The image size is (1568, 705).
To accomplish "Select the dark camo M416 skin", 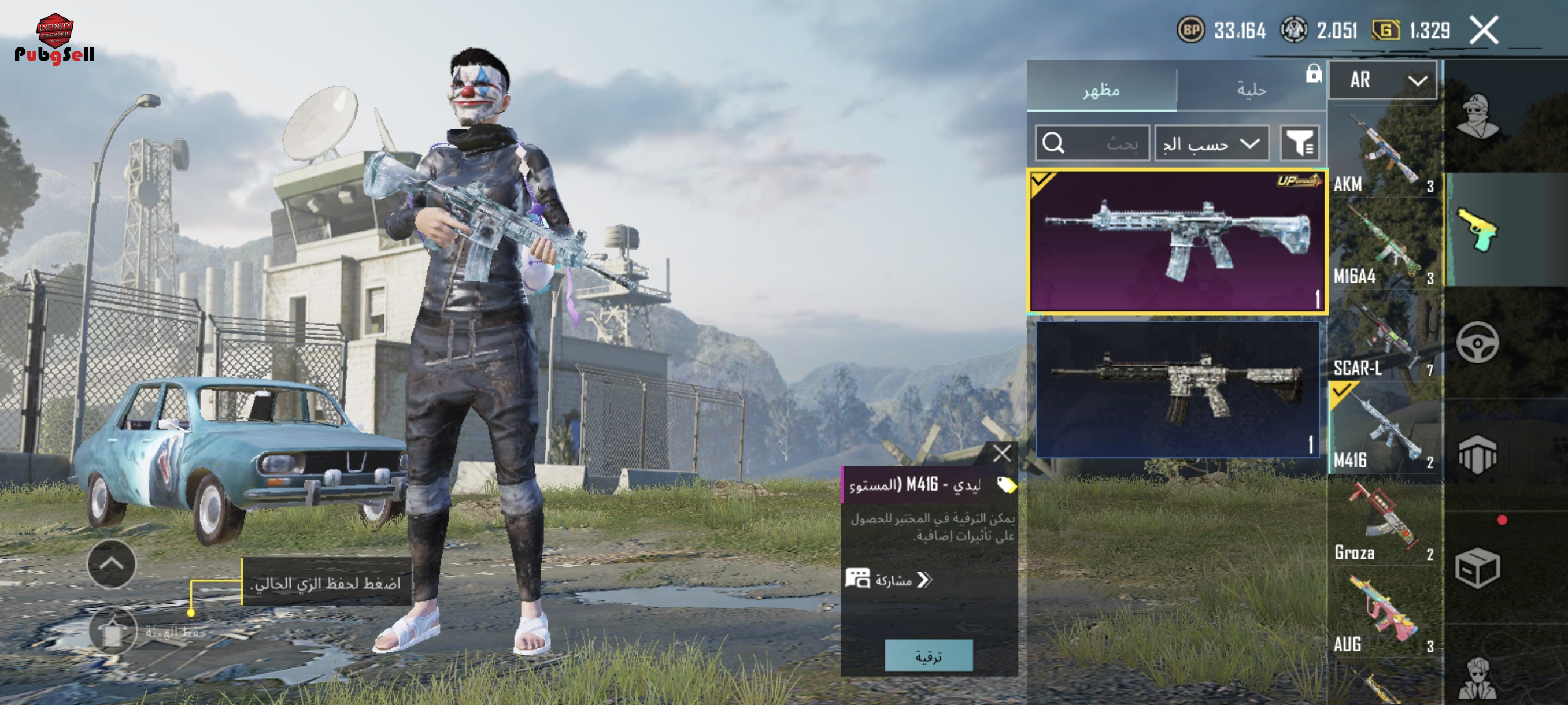I will click(1177, 389).
